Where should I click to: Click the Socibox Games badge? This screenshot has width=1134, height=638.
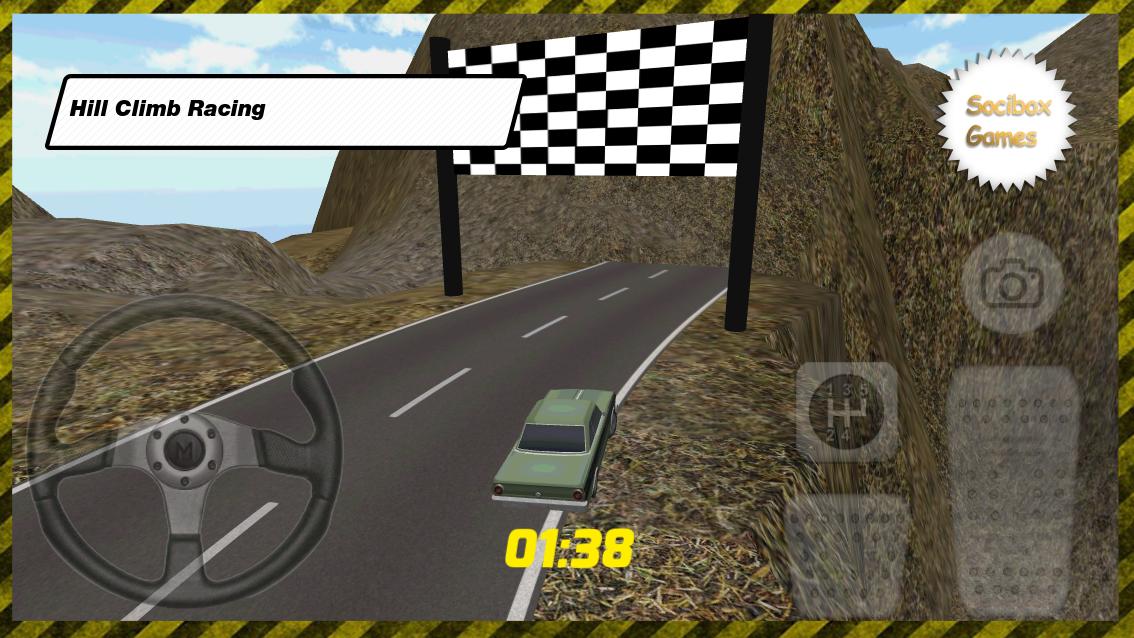point(1006,120)
